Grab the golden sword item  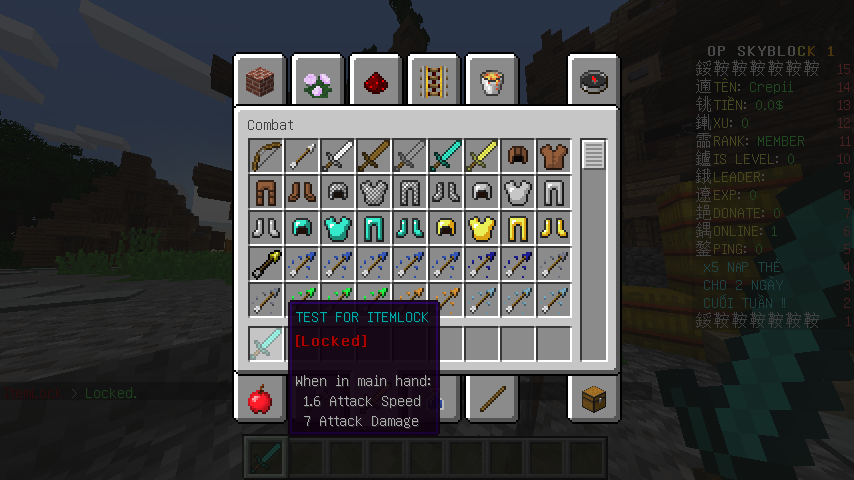click(x=482, y=156)
